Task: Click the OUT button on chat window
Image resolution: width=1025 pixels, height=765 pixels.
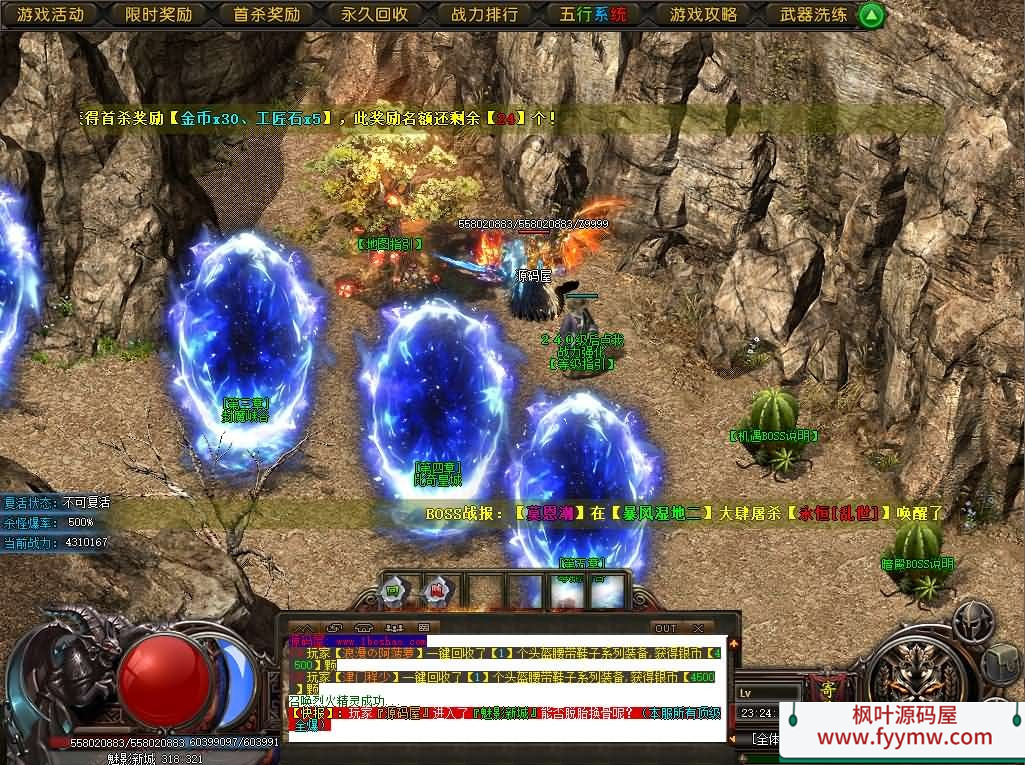Action: [665, 628]
